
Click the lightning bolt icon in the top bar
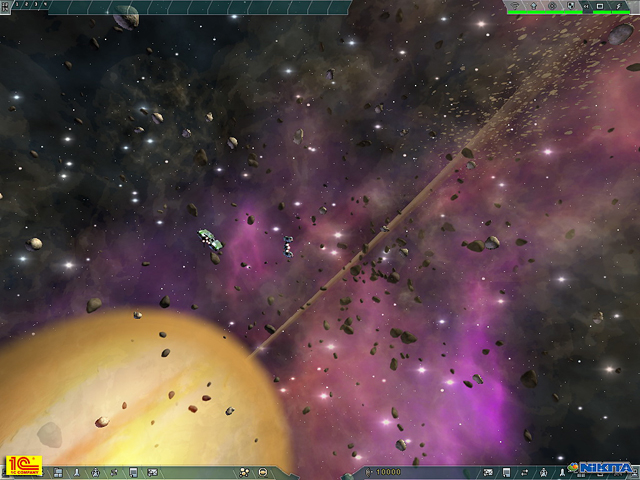(x=618, y=6)
